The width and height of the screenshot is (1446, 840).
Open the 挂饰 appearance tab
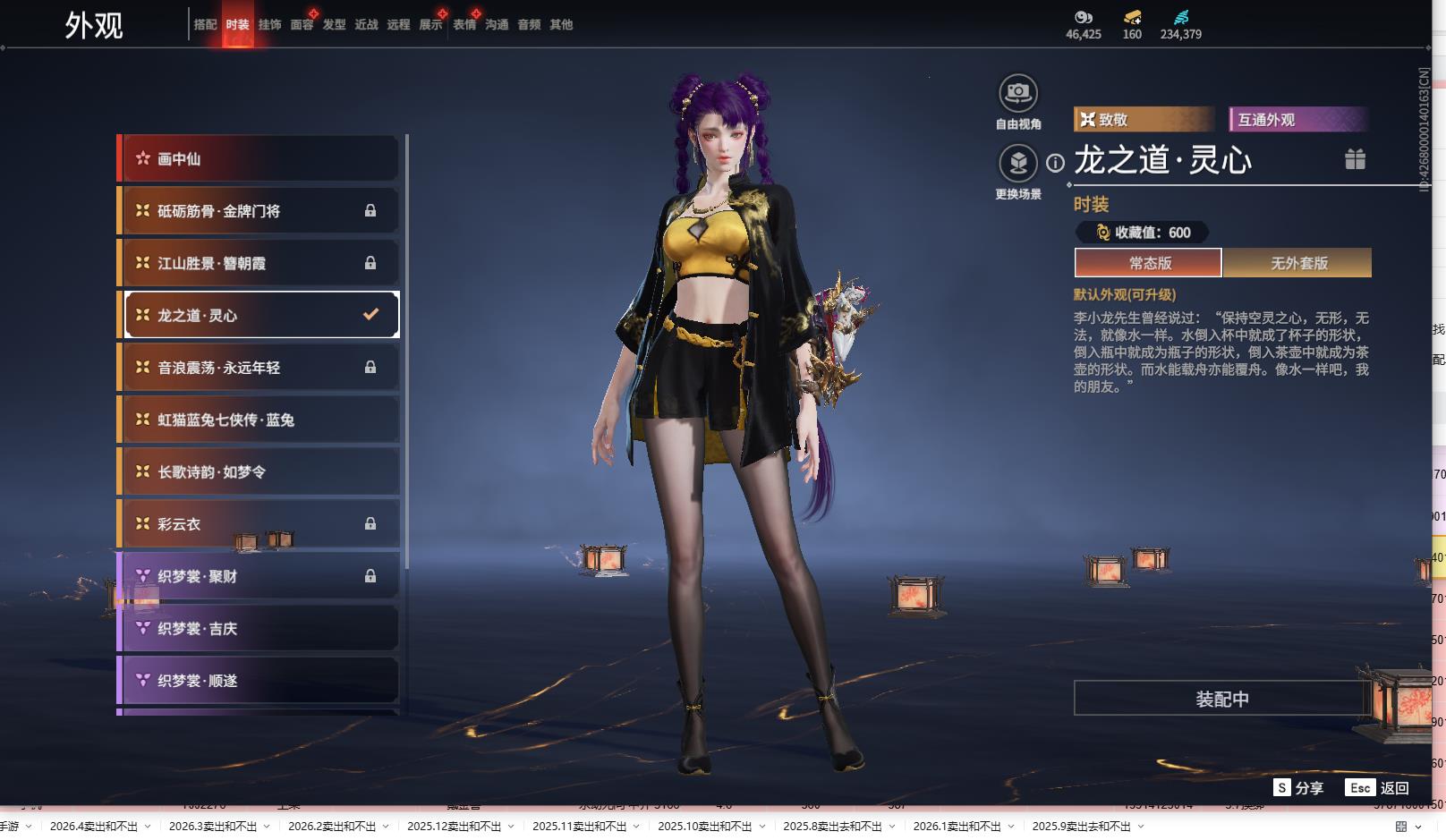pyautogui.click(x=269, y=25)
